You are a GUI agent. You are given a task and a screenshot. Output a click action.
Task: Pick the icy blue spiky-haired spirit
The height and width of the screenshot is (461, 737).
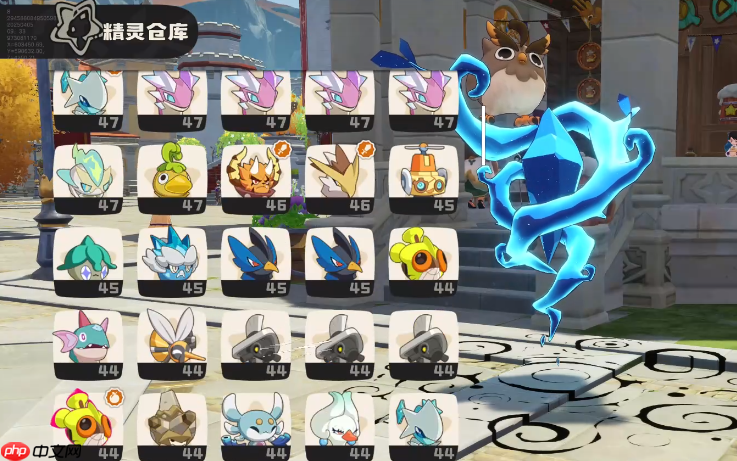(172, 260)
